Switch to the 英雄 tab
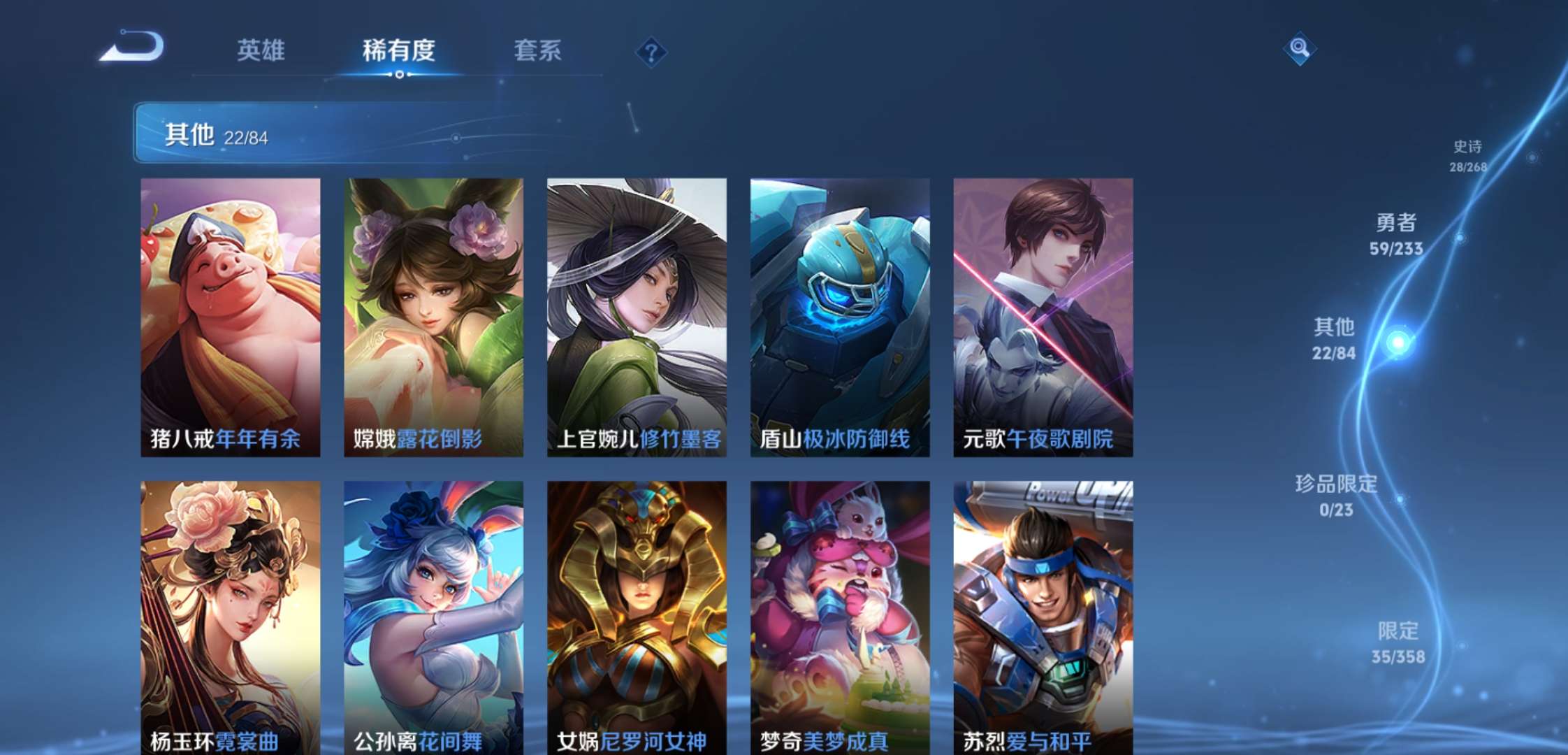The image size is (1568, 755). (x=262, y=51)
